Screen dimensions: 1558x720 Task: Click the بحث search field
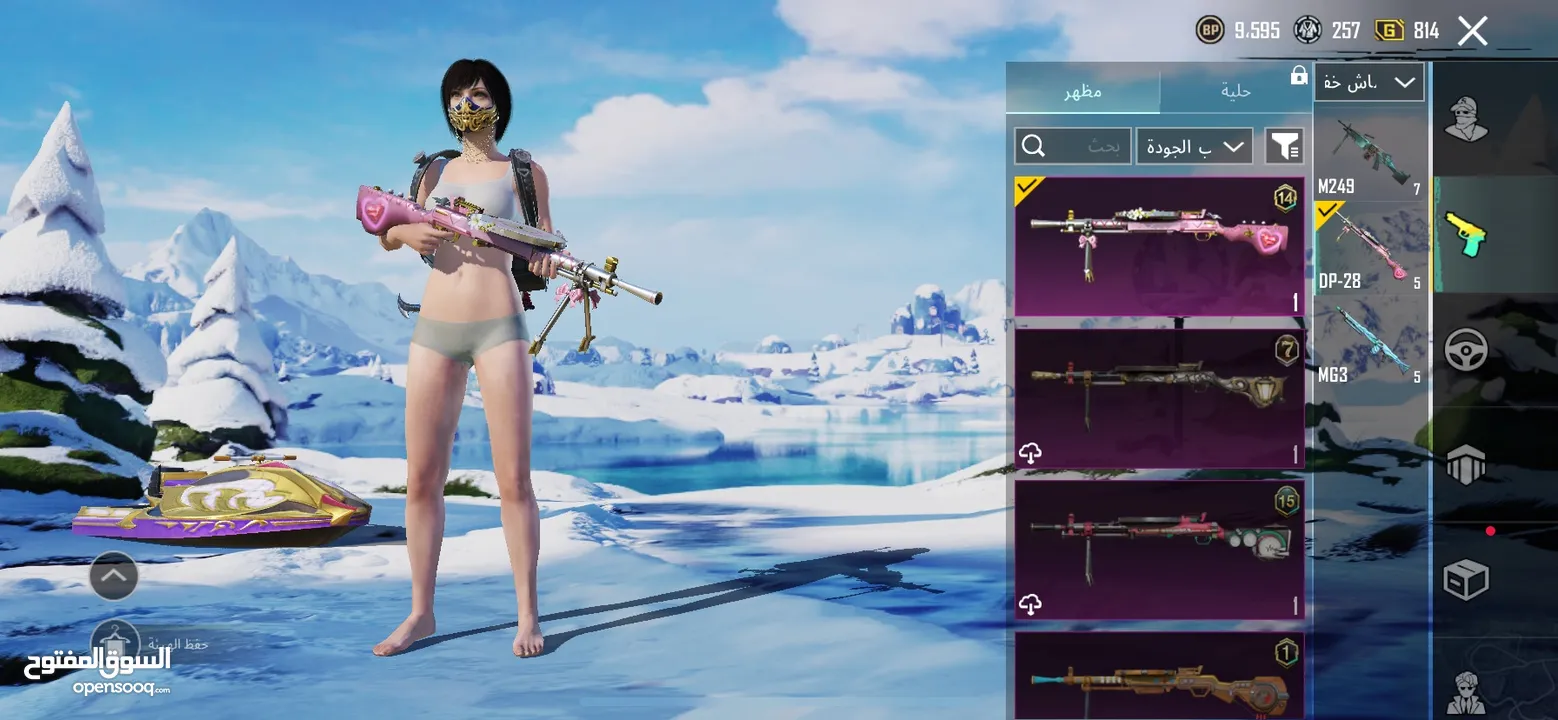(1072, 147)
